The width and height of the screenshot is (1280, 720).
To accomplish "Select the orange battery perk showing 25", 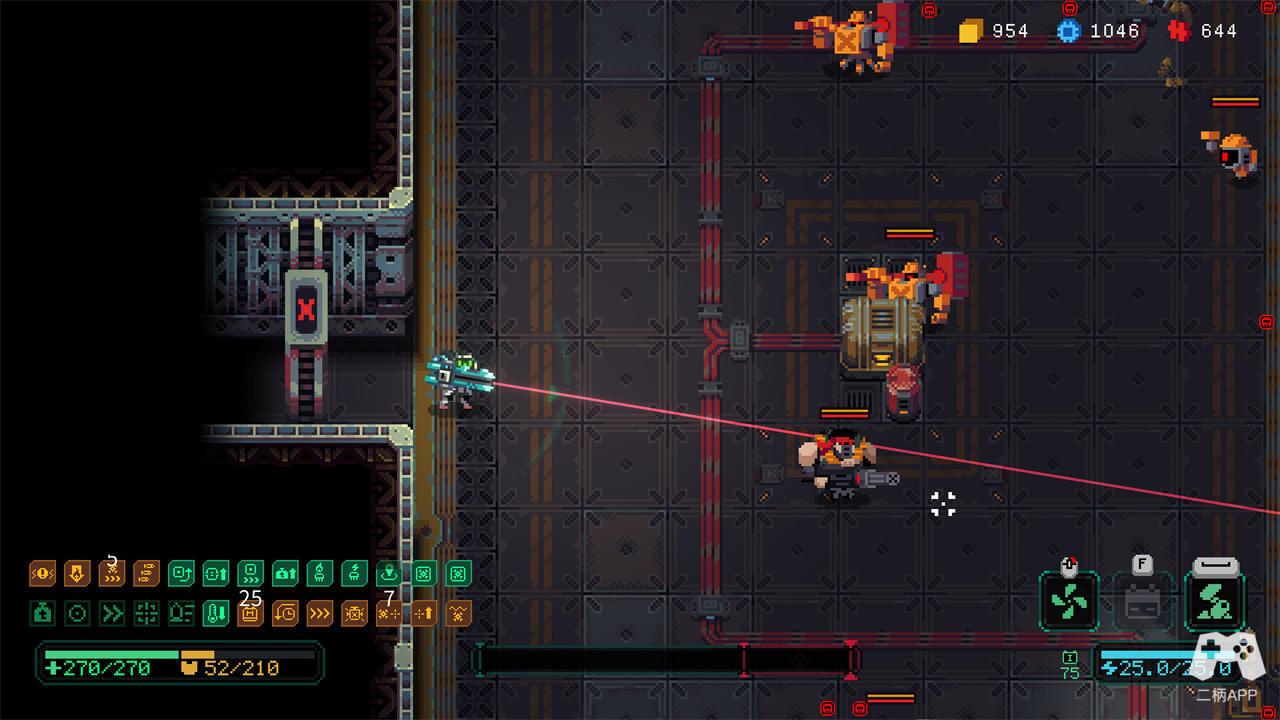I will point(250,613).
